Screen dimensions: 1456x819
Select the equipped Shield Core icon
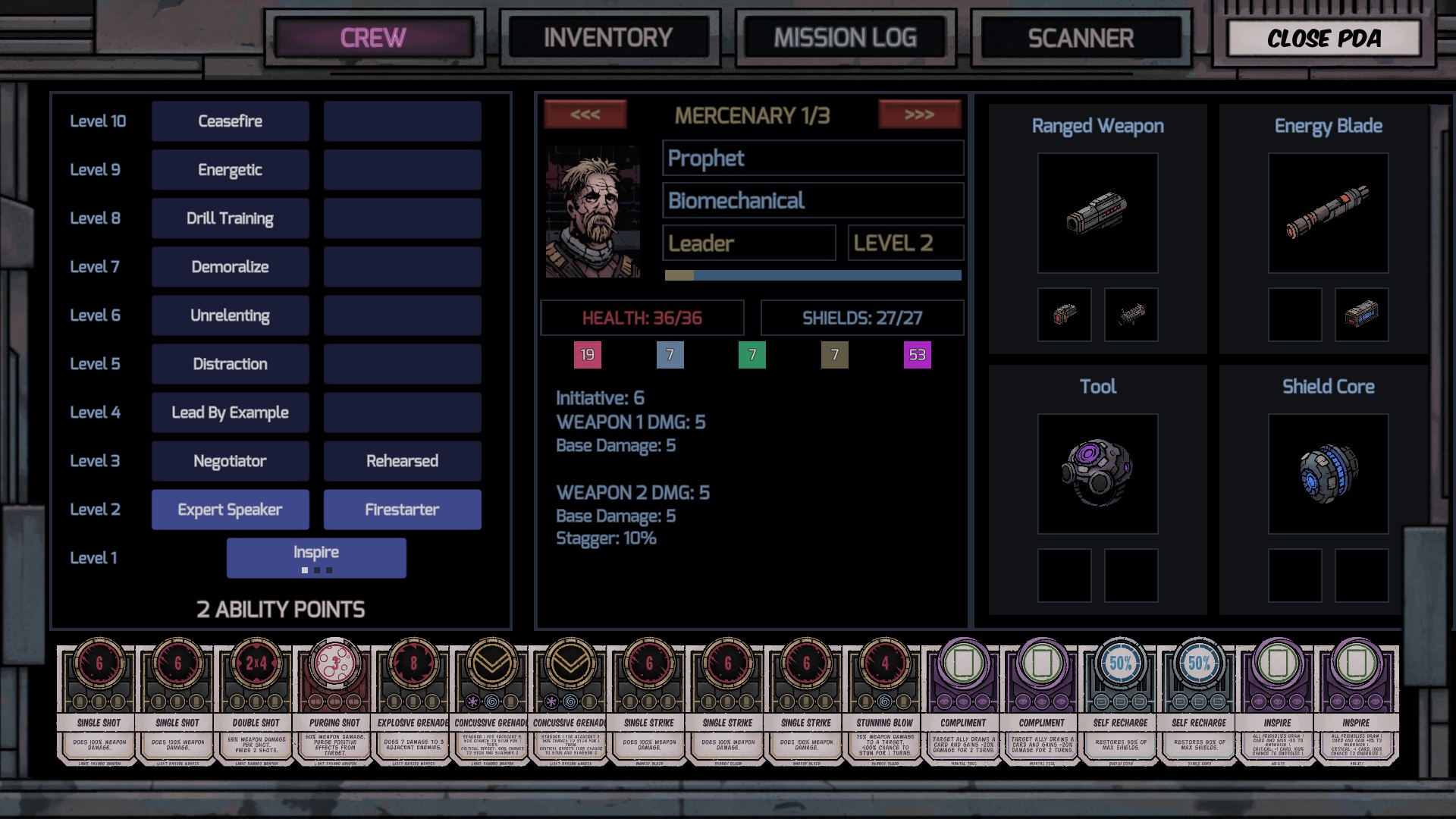1327,473
